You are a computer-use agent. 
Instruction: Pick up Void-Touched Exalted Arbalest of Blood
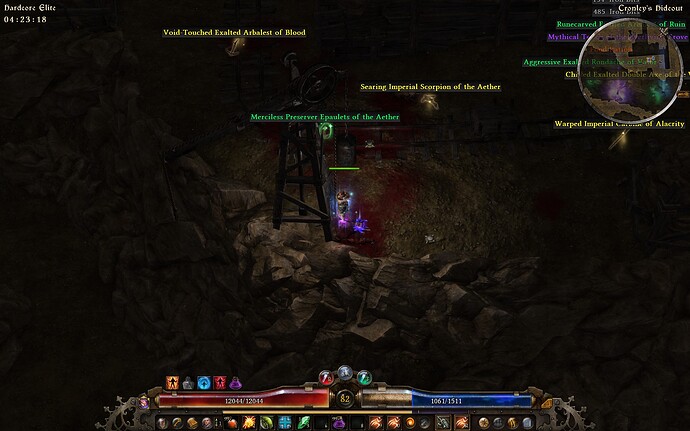click(x=234, y=32)
